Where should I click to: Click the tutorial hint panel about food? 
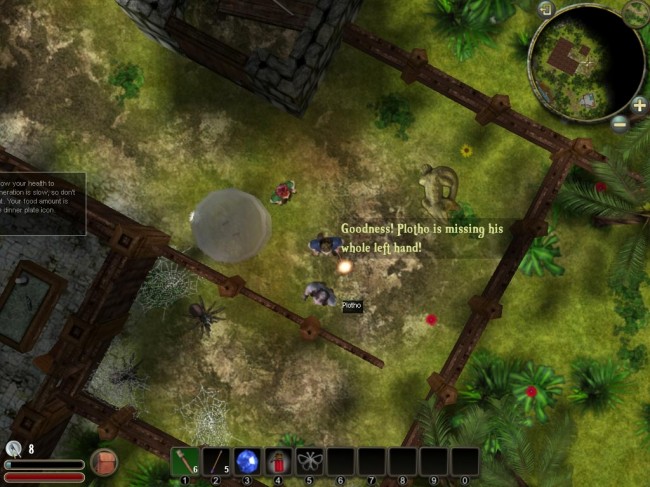click(42, 204)
